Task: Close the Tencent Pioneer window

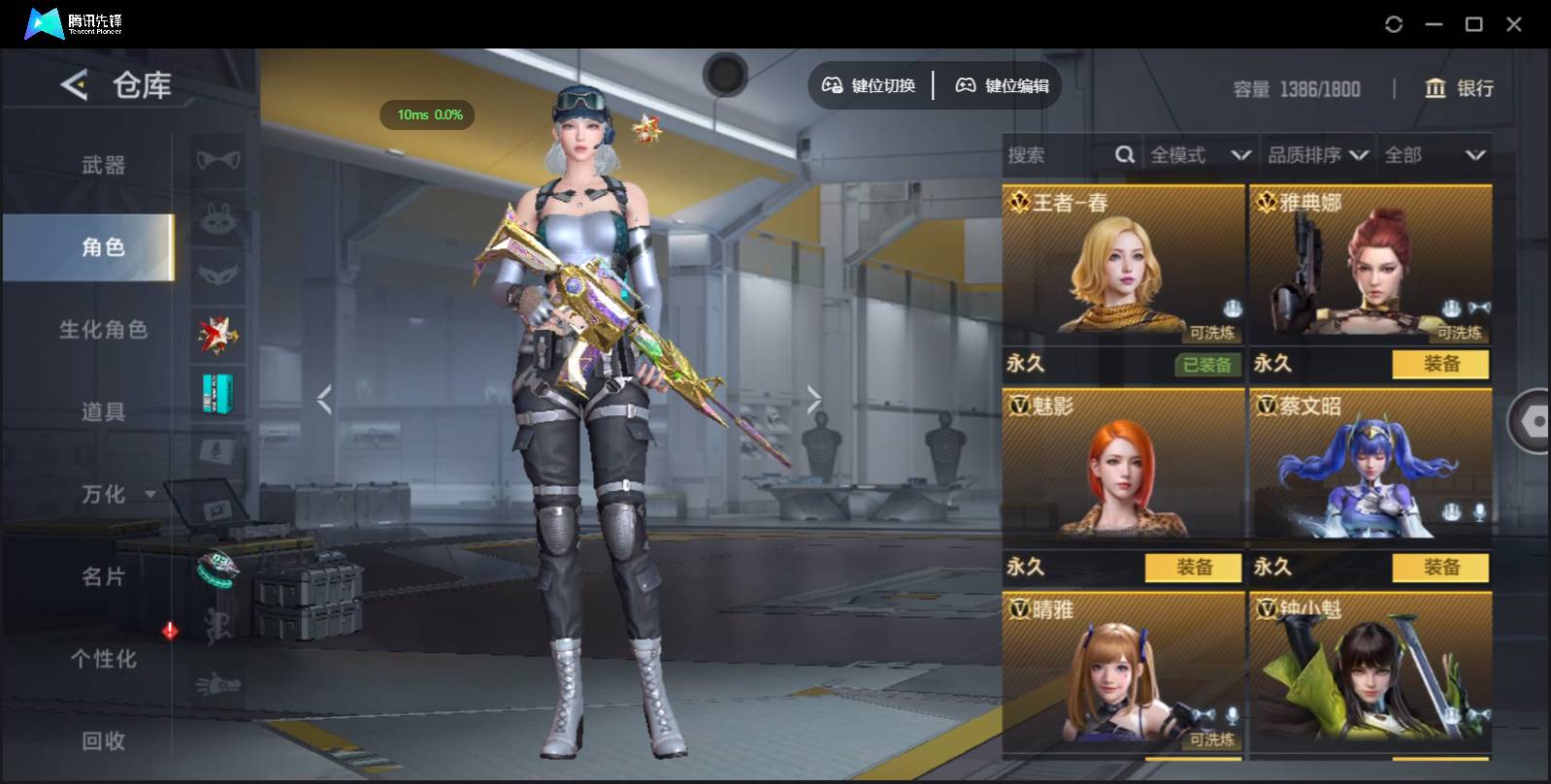Action: click(x=1514, y=24)
